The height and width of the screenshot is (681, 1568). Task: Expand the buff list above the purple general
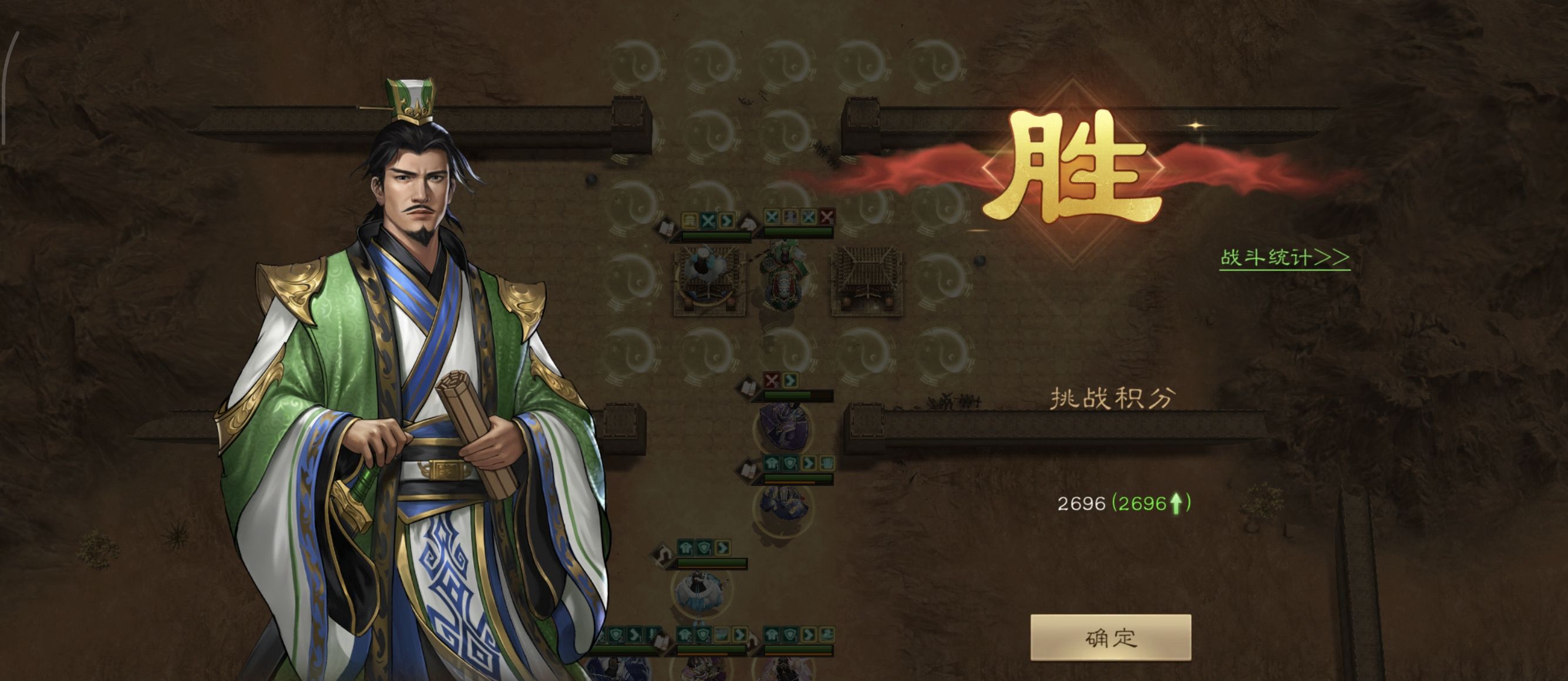781,381
